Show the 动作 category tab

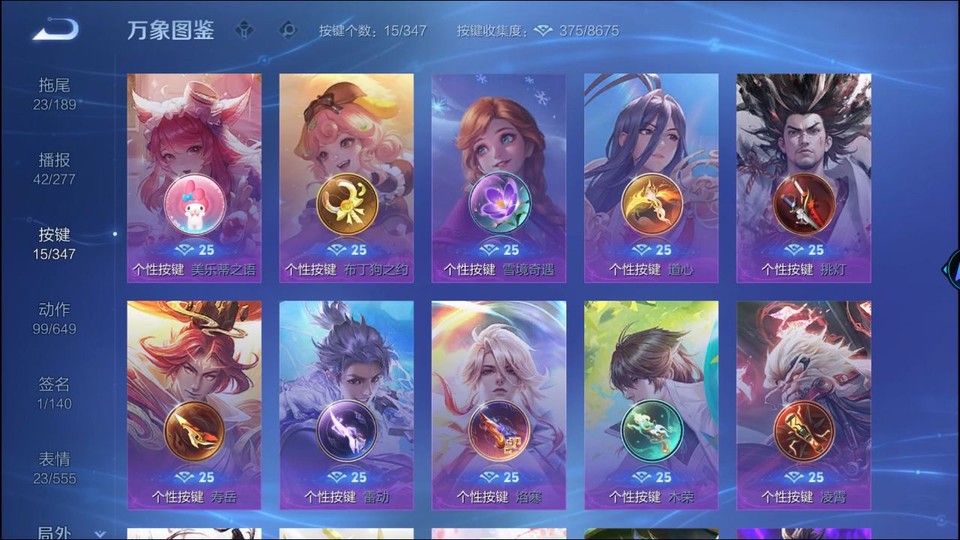[x=55, y=318]
